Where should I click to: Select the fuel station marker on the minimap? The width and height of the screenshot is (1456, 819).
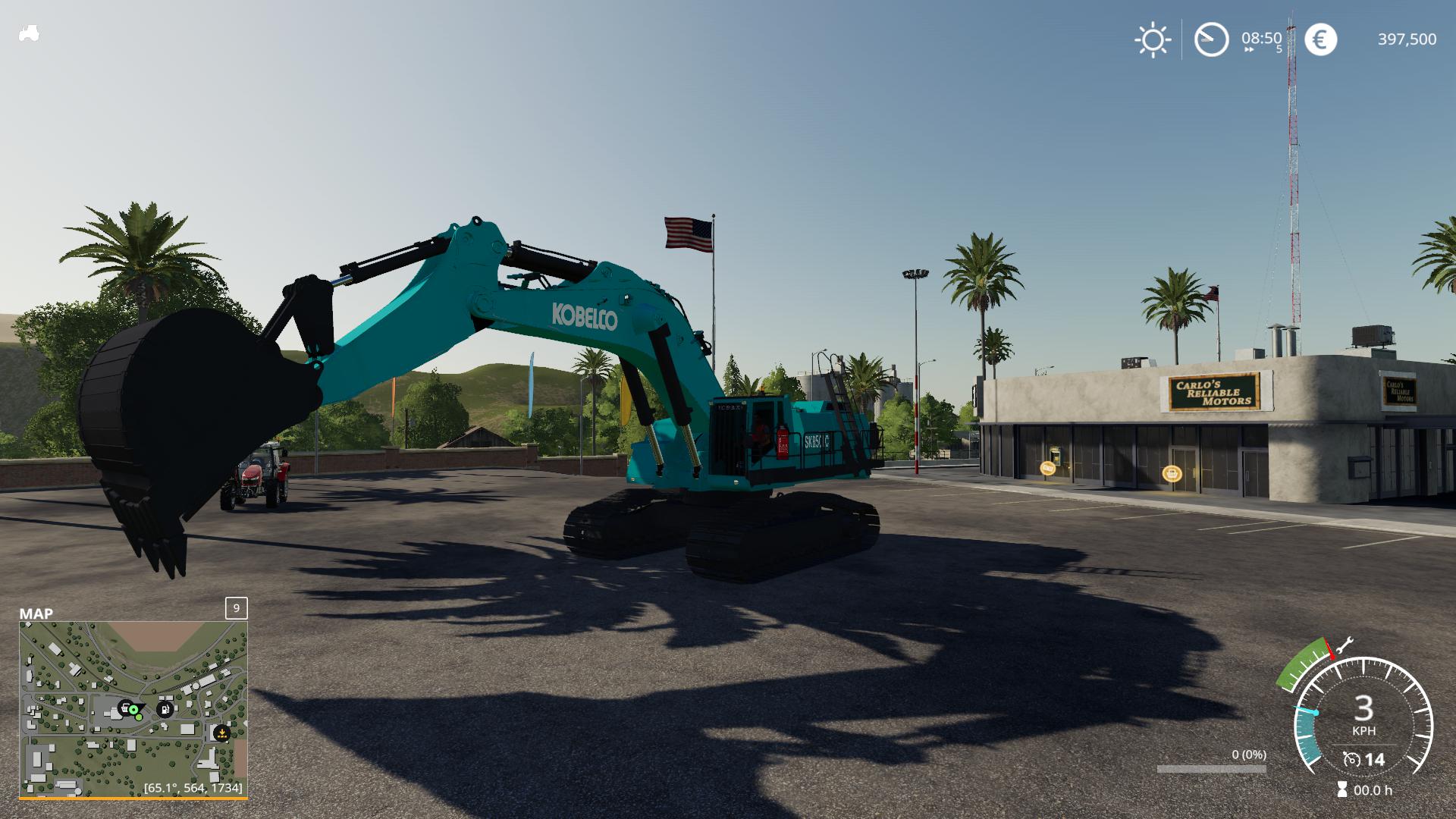tap(165, 709)
